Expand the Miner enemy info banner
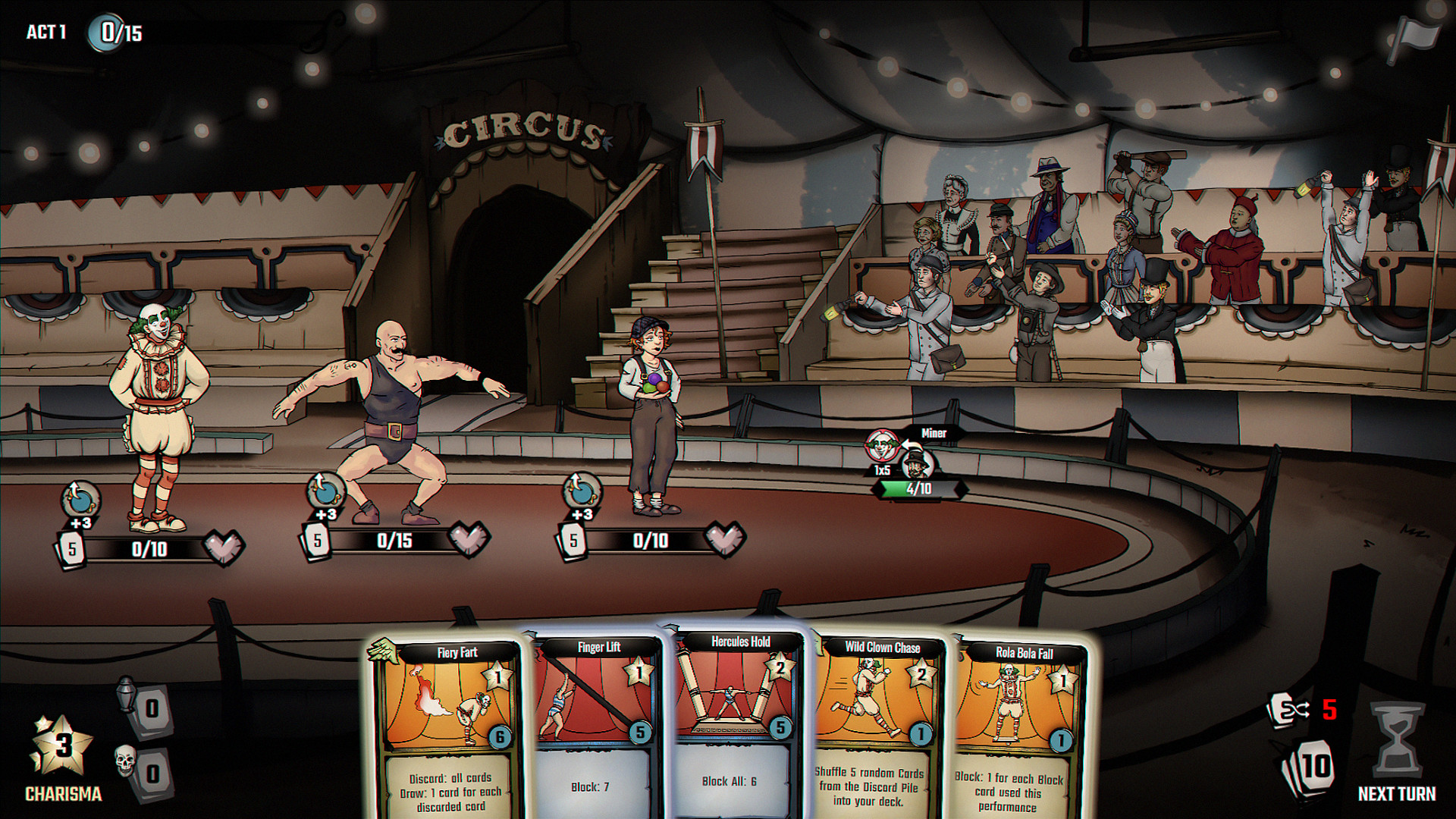1456x819 pixels. click(x=934, y=434)
